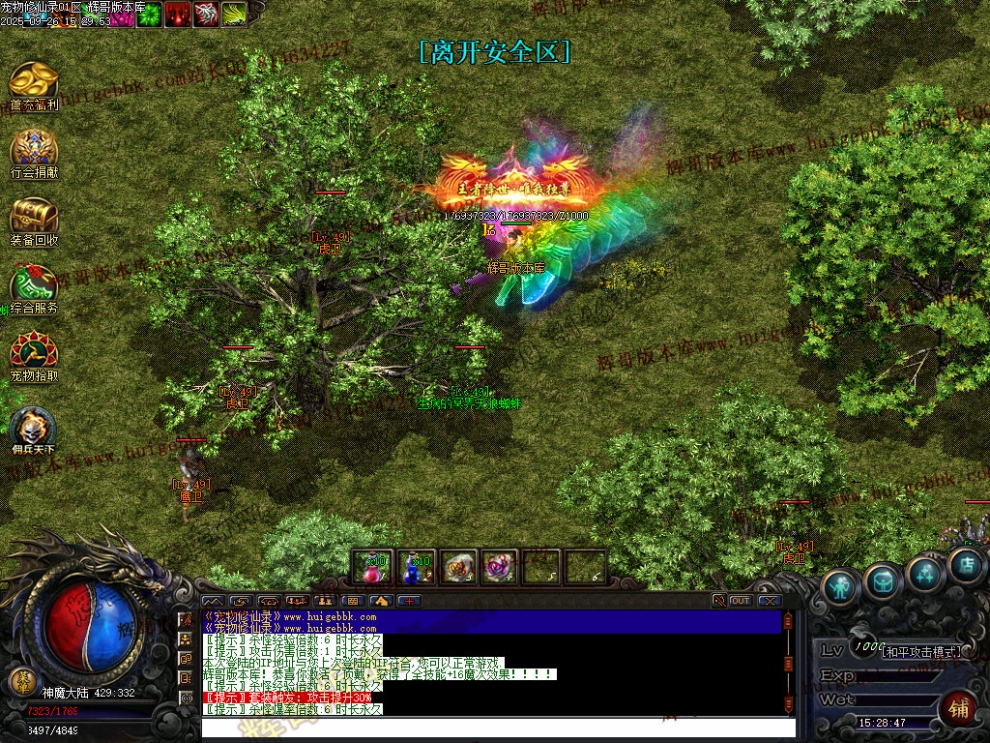
Task: Open the 首充福利 gold ingot menu
Action: tap(34, 82)
